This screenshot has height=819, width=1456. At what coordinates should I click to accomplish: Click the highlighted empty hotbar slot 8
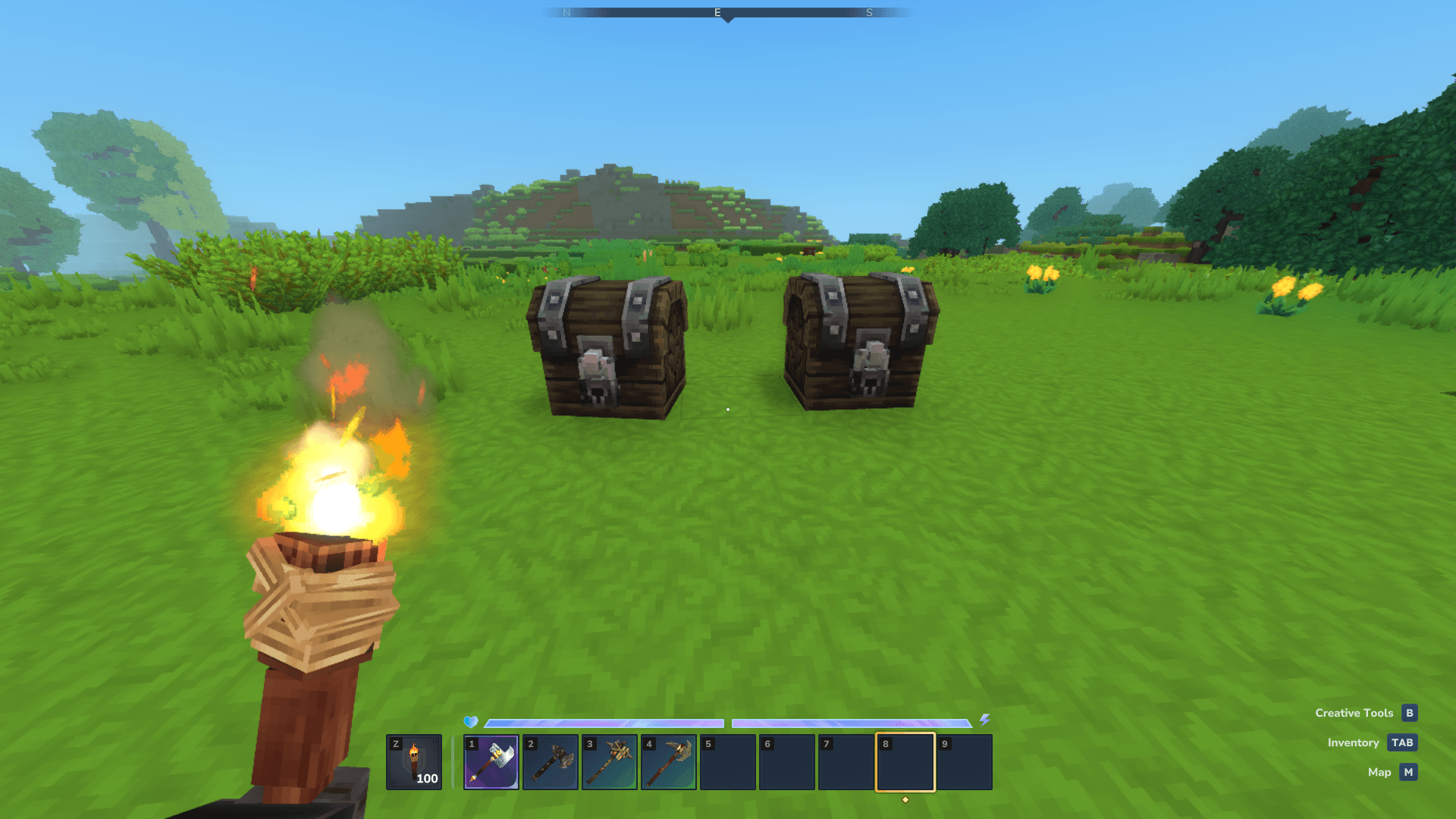pos(905,762)
